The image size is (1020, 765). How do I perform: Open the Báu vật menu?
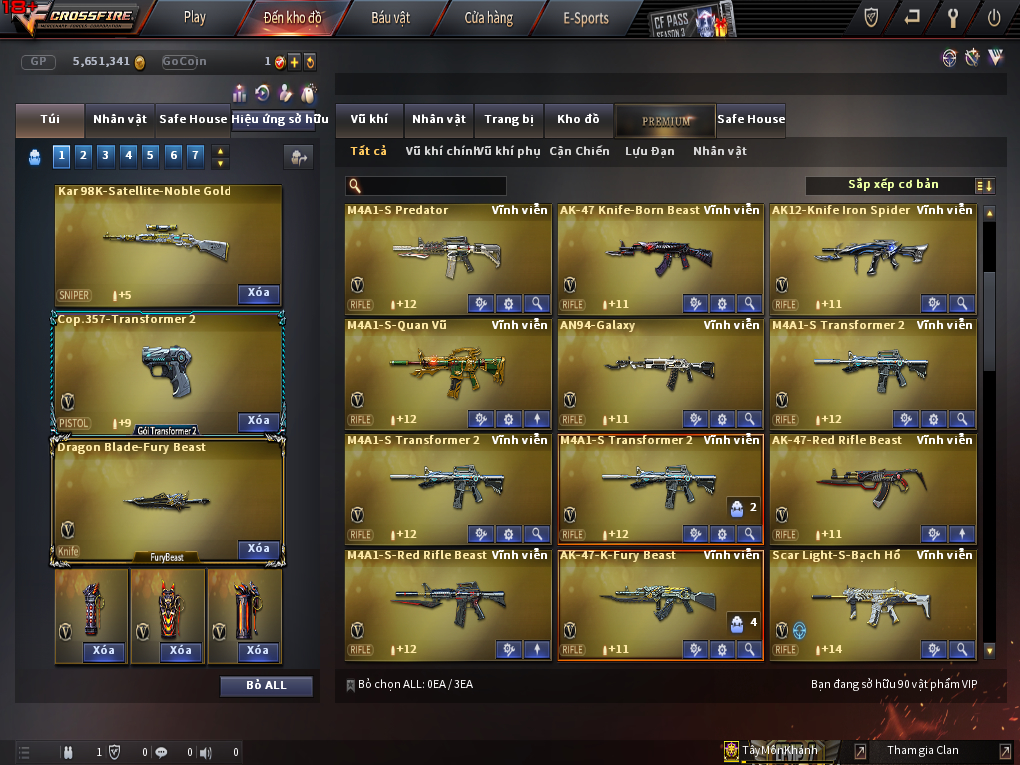(x=391, y=17)
